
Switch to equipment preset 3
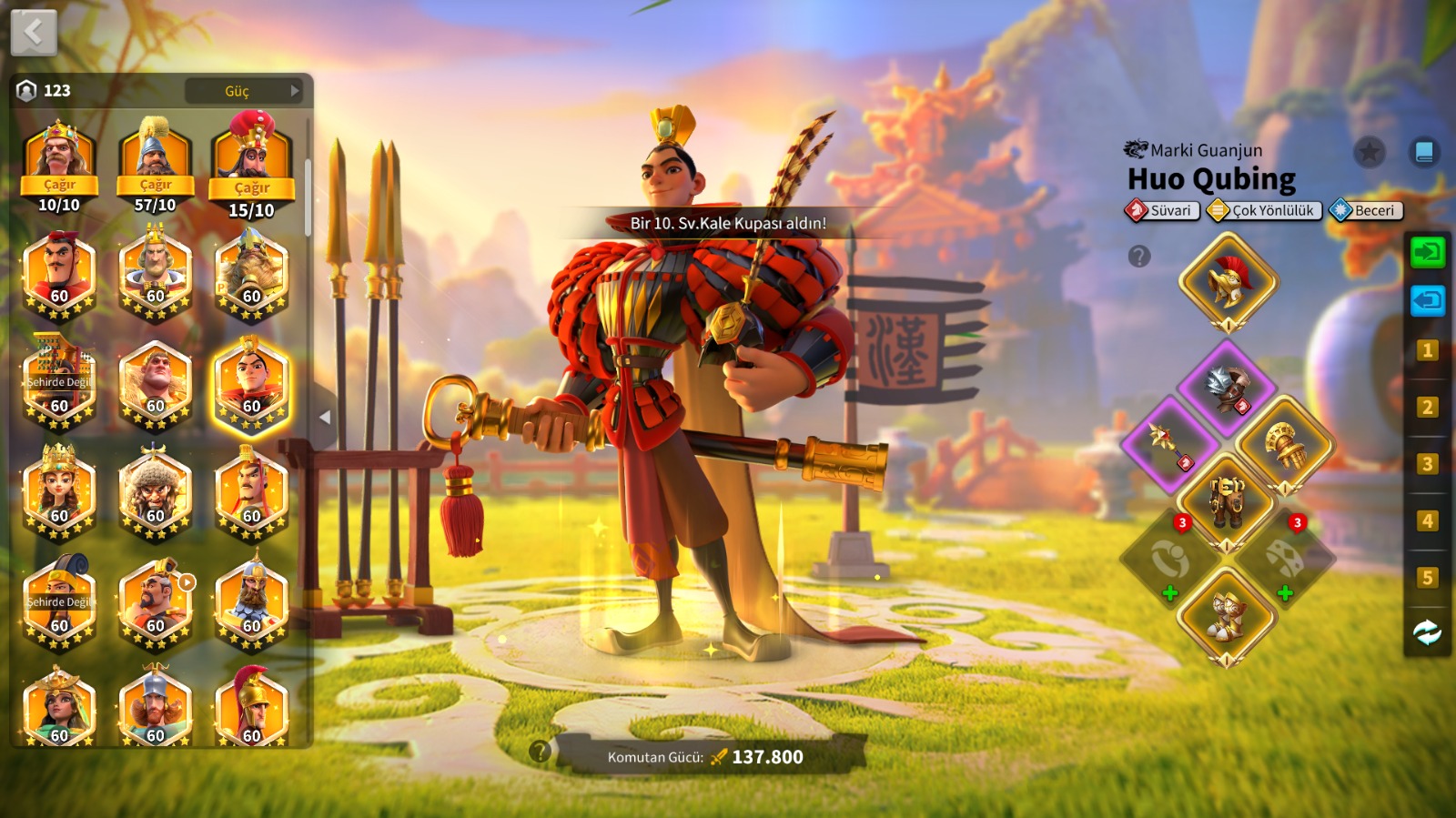click(1427, 464)
